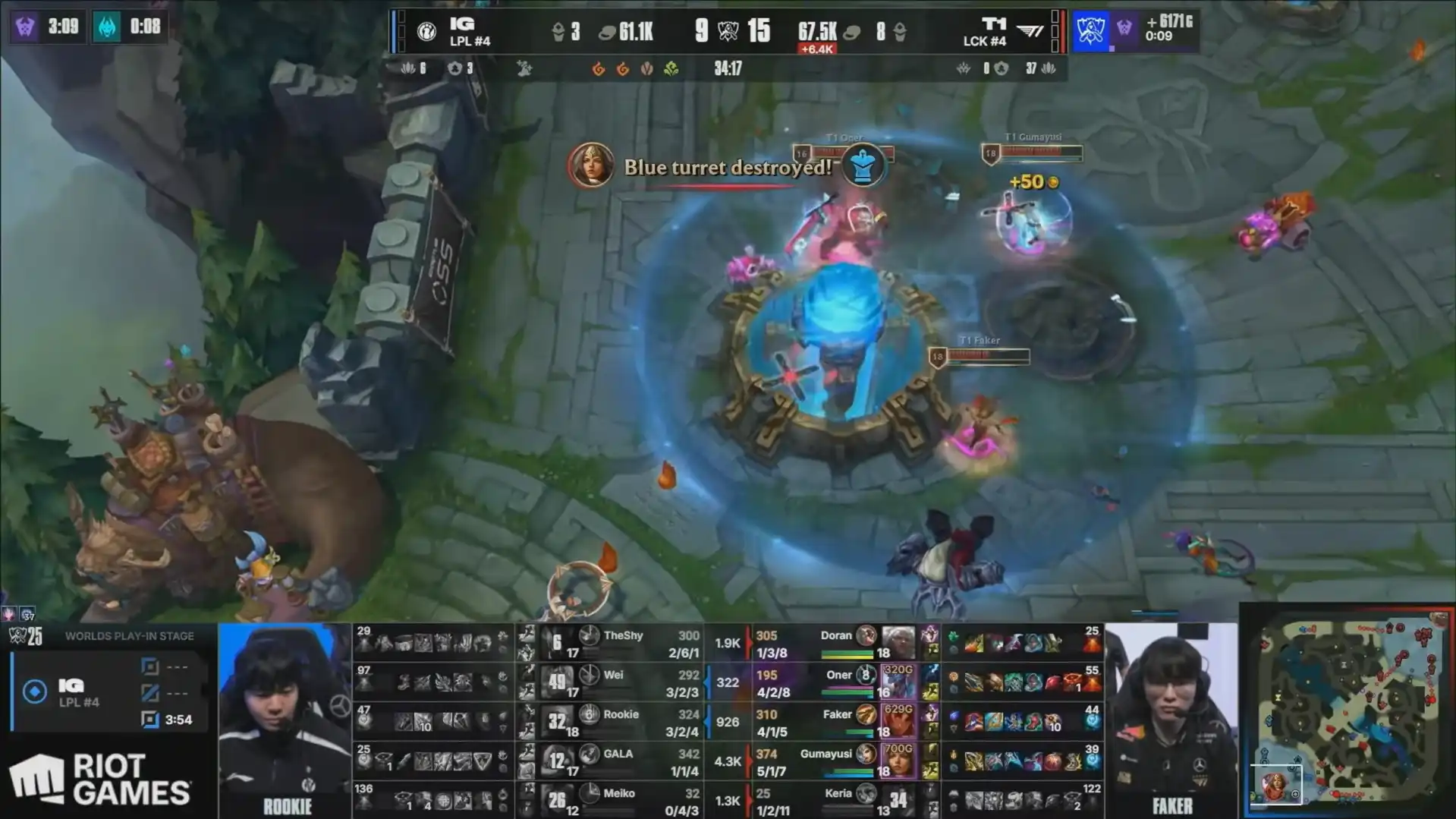Choose Rookie's name in the scoreboard
This screenshot has width=1456, height=819.
(621, 714)
